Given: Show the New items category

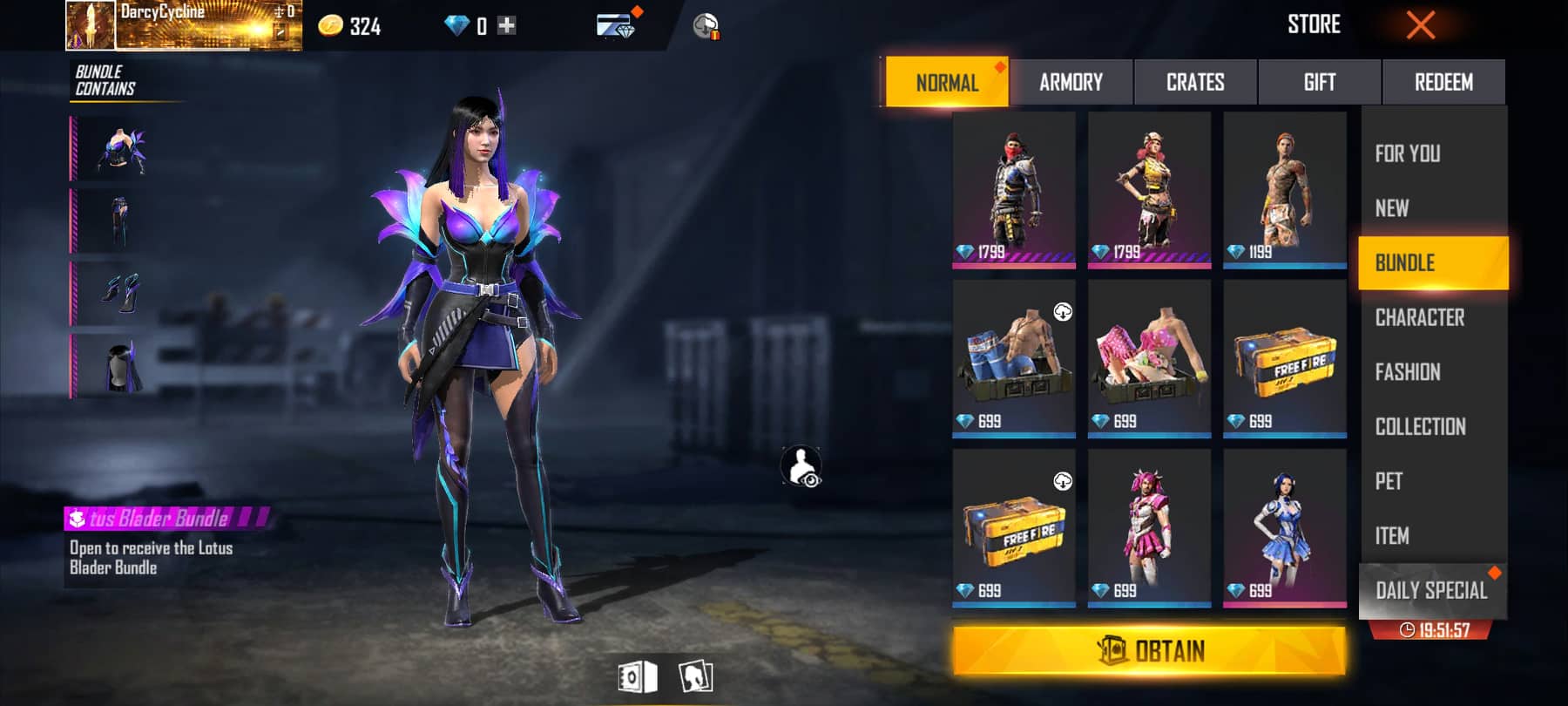Looking at the screenshot, I should point(1392,208).
